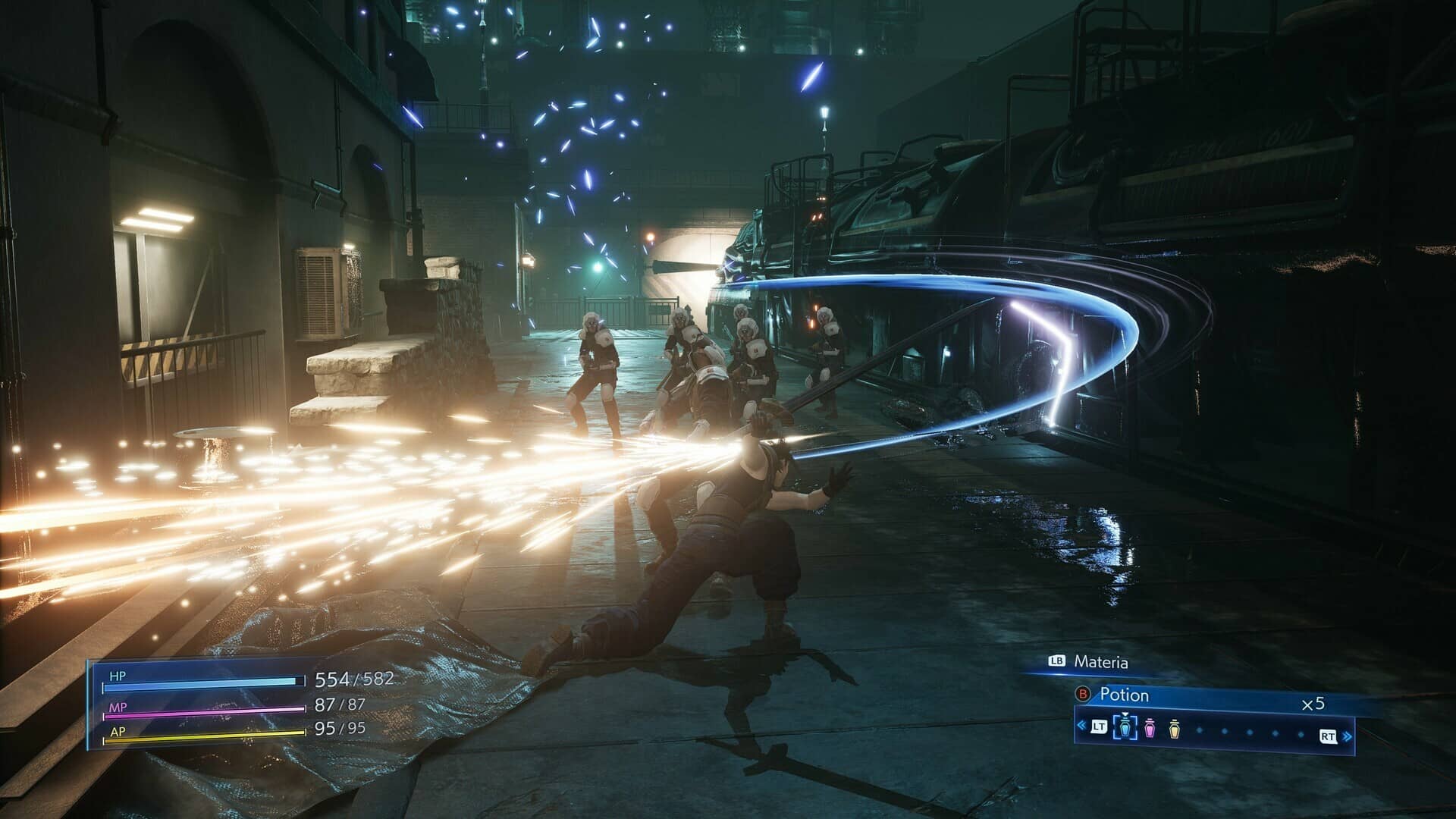Click the red B button icon beside Potion
The height and width of the screenshot is (819, 1456).
1082,694
